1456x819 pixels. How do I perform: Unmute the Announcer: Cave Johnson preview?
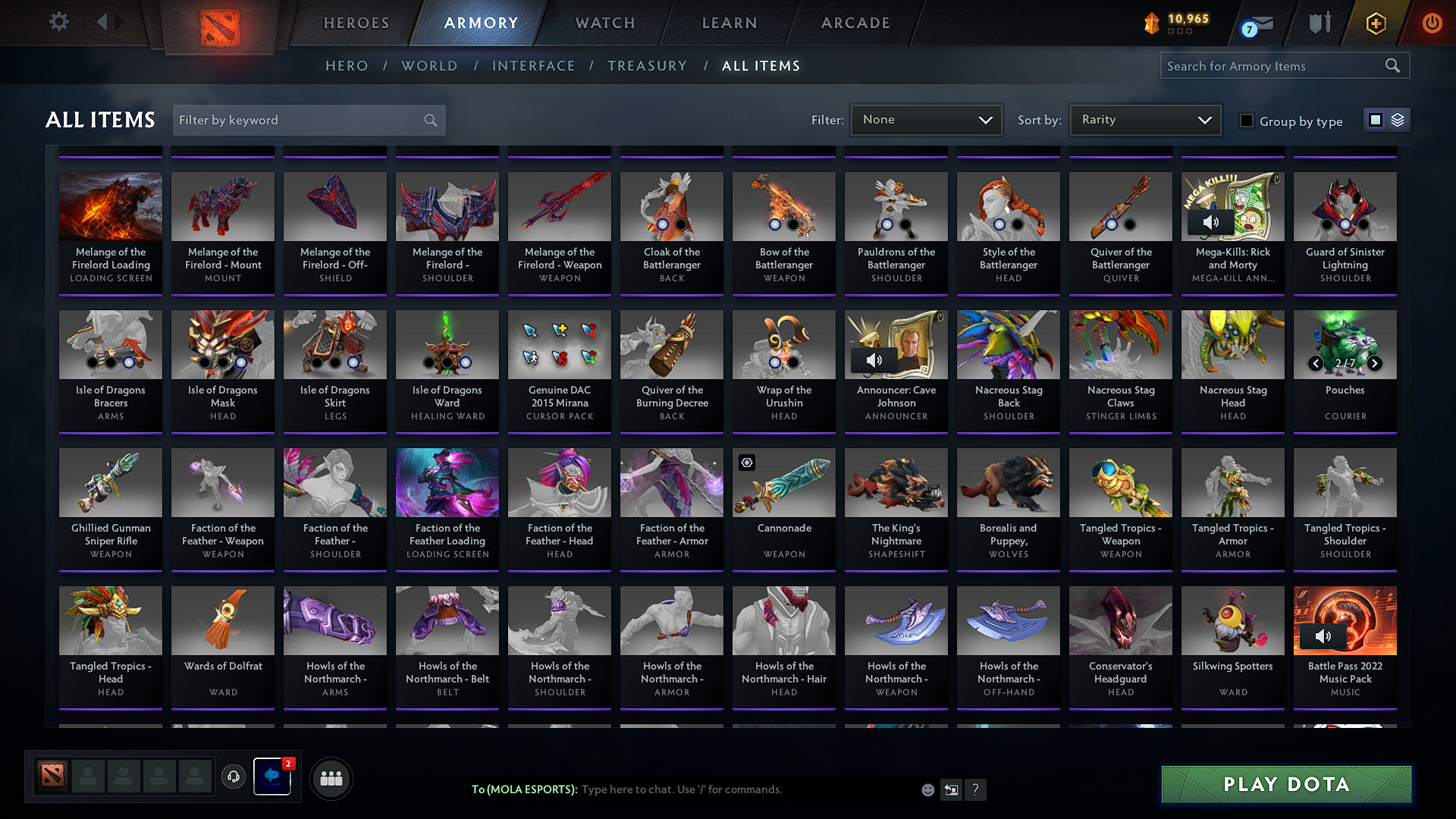pos(875,359)
